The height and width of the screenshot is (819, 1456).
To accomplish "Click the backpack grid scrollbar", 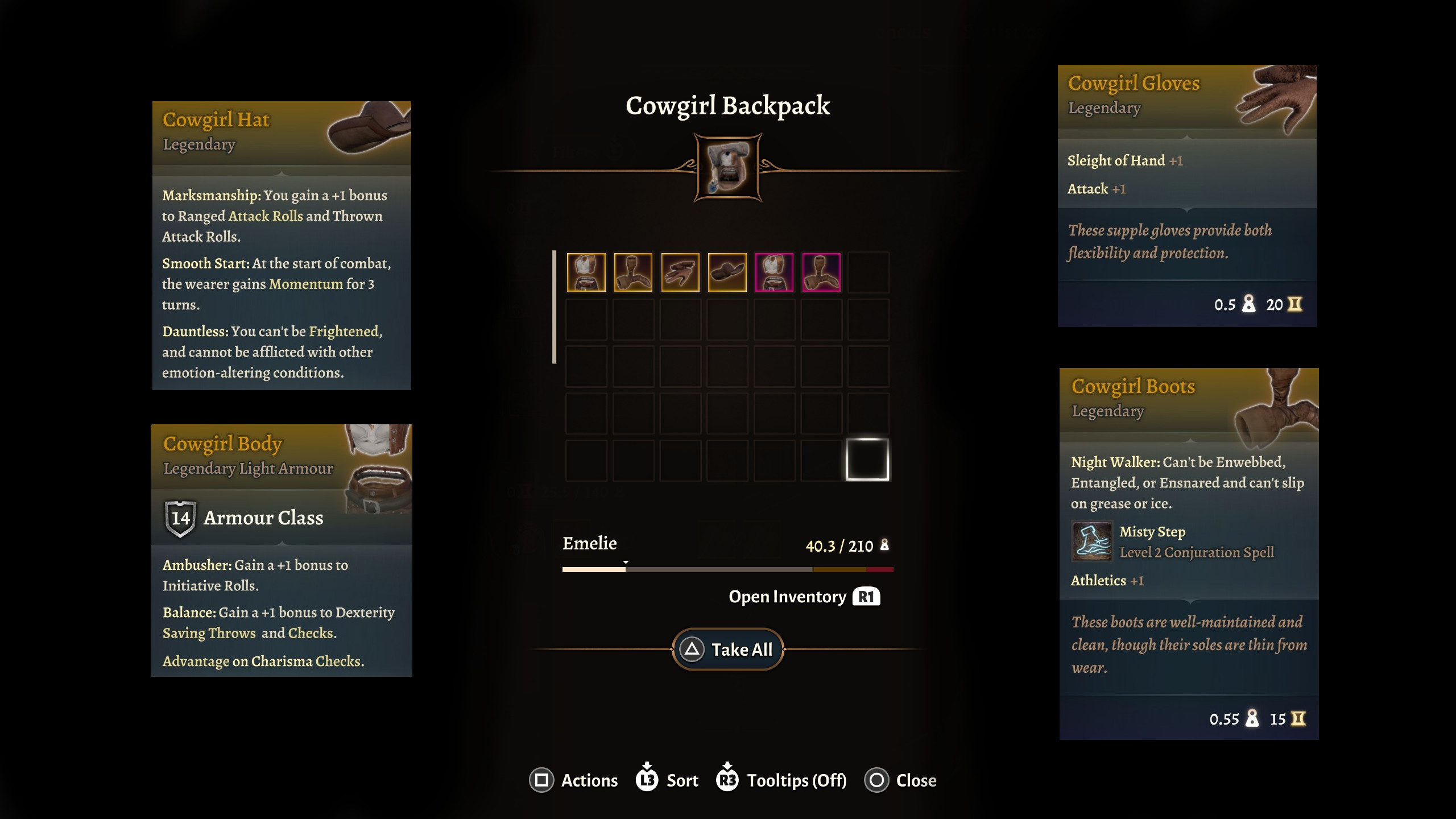I will pyautogui.click(x=554, y=307).
